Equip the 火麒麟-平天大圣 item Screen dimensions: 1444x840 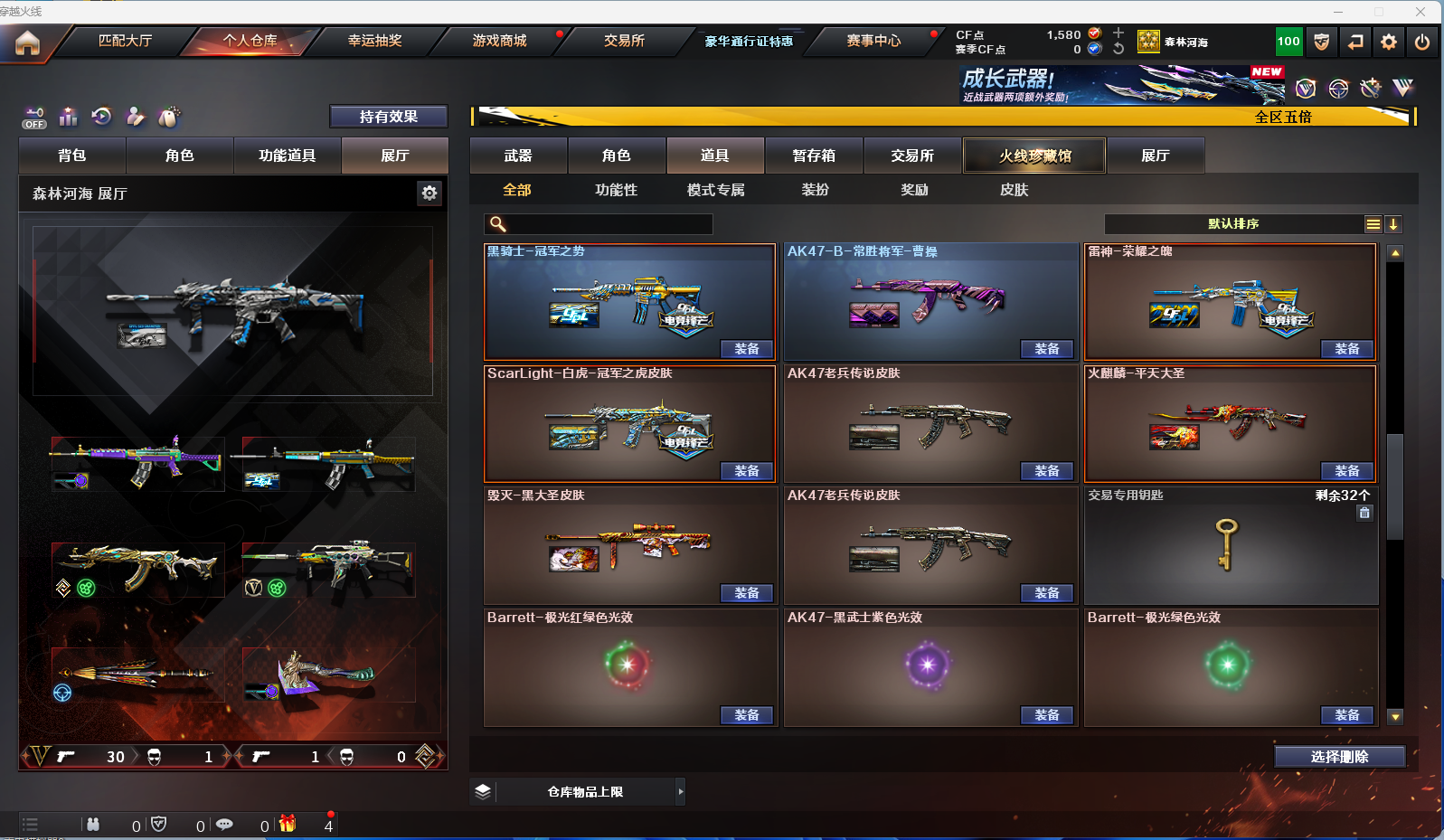click(1346, 471)
